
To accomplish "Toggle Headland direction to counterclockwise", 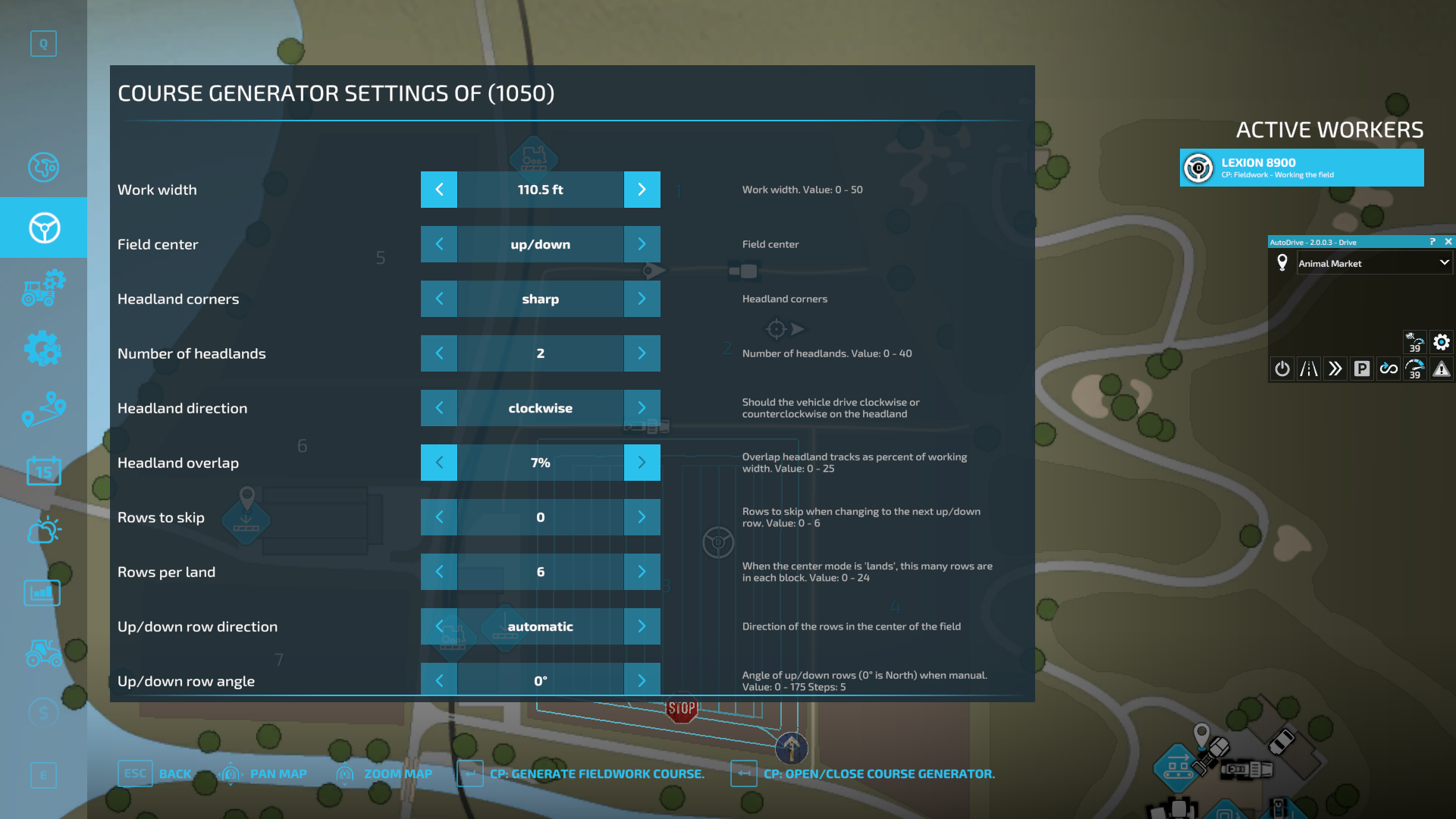I will point(642,407).
